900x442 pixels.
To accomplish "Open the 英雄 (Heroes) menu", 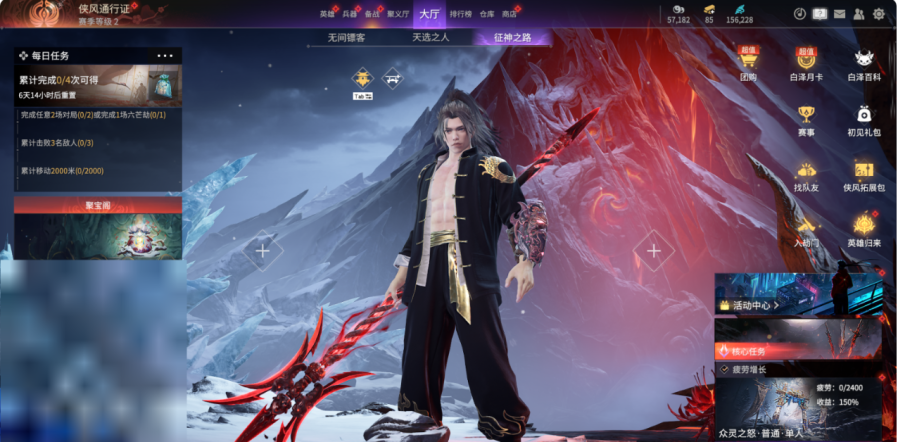I will pyautogui.click(x=327, y=14).
